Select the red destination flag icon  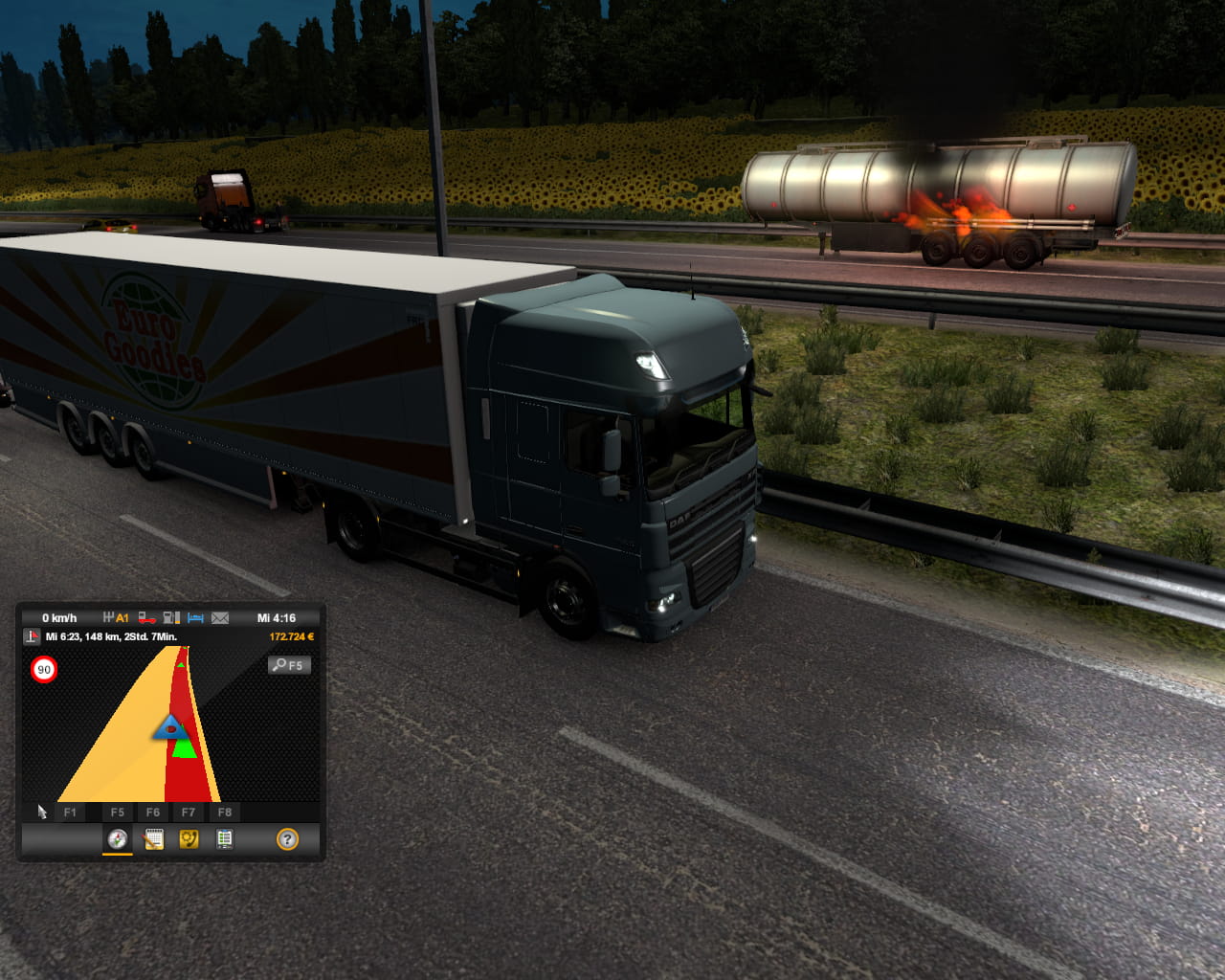(33, 636)
